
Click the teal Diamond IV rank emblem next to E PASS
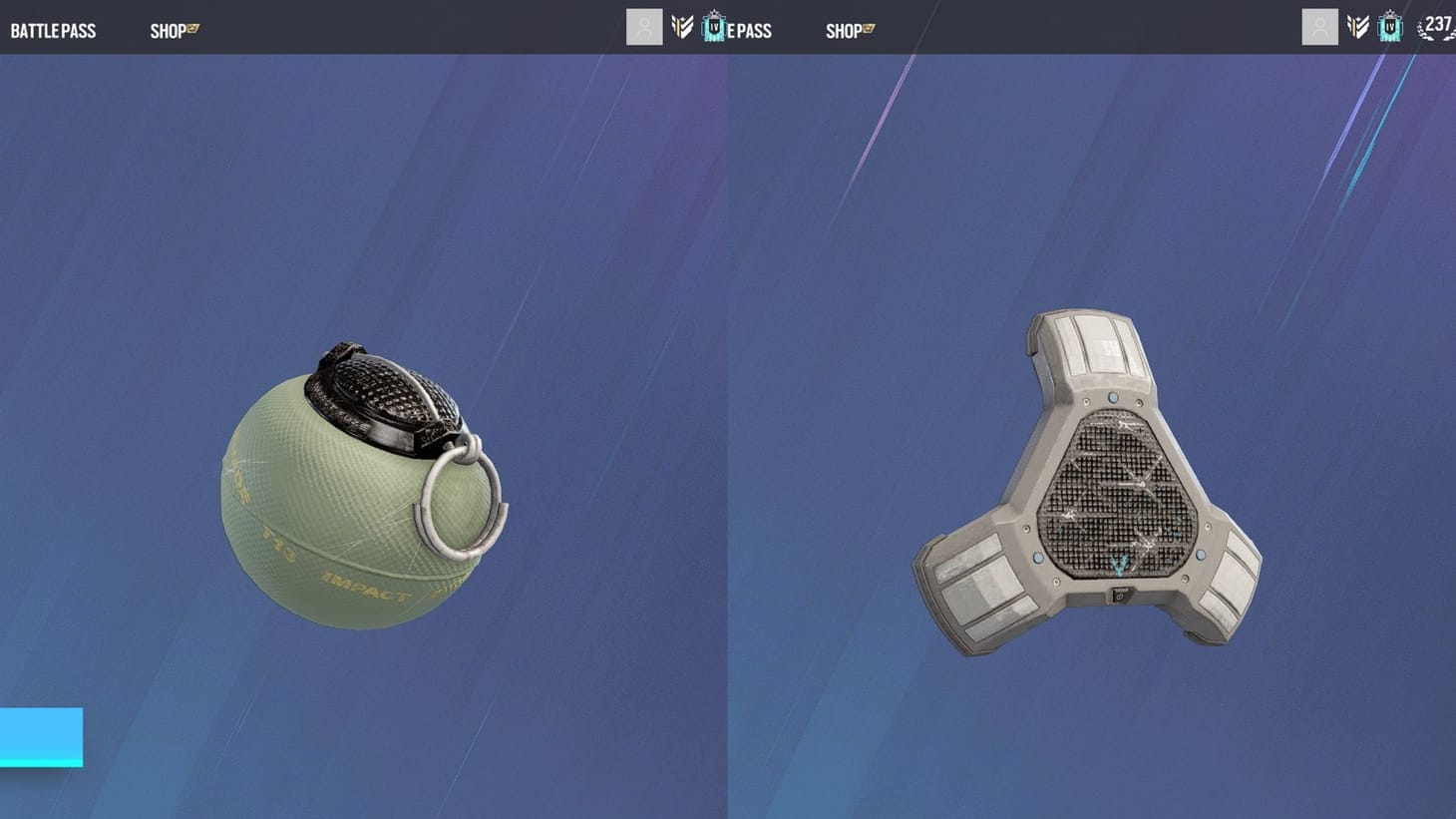(712, 28)
